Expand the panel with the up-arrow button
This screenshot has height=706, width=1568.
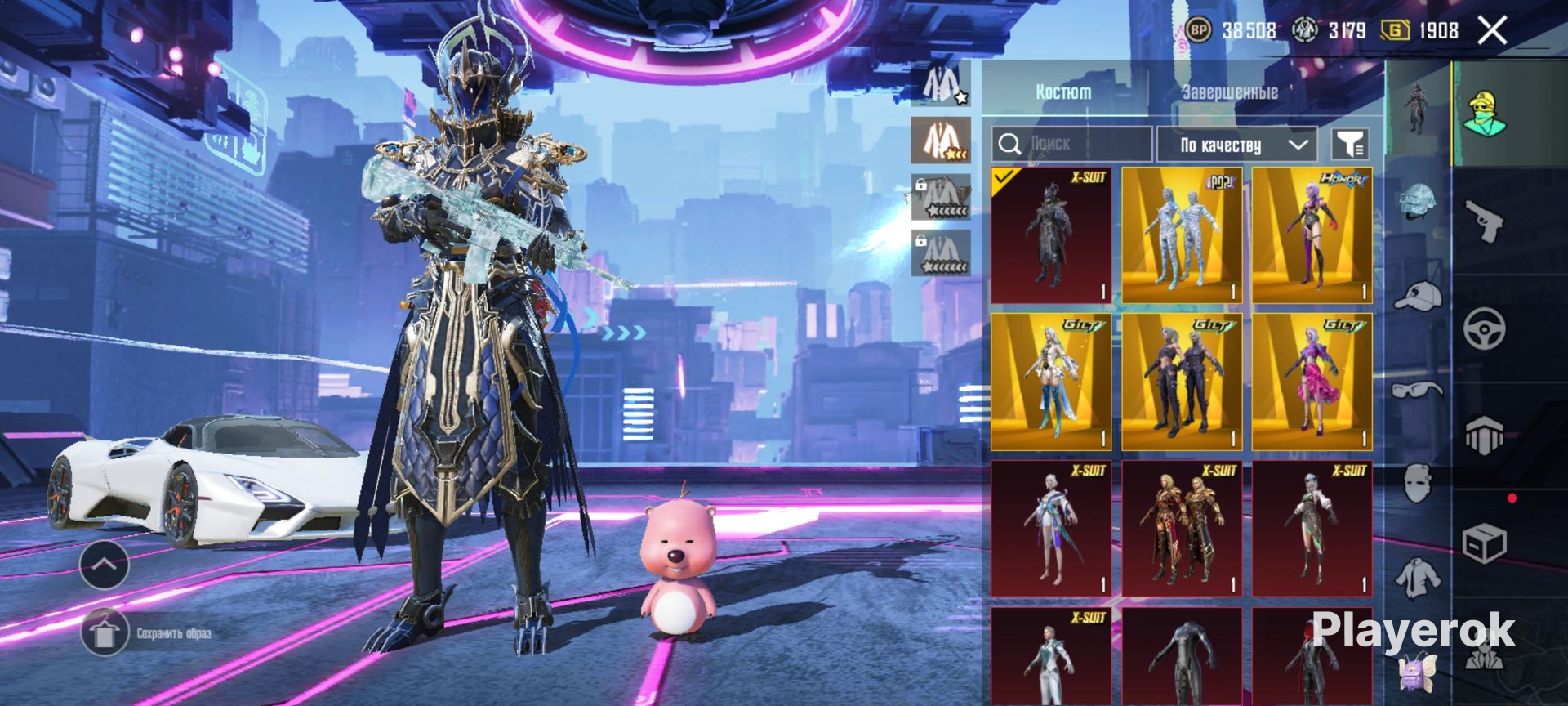point(104,565)
